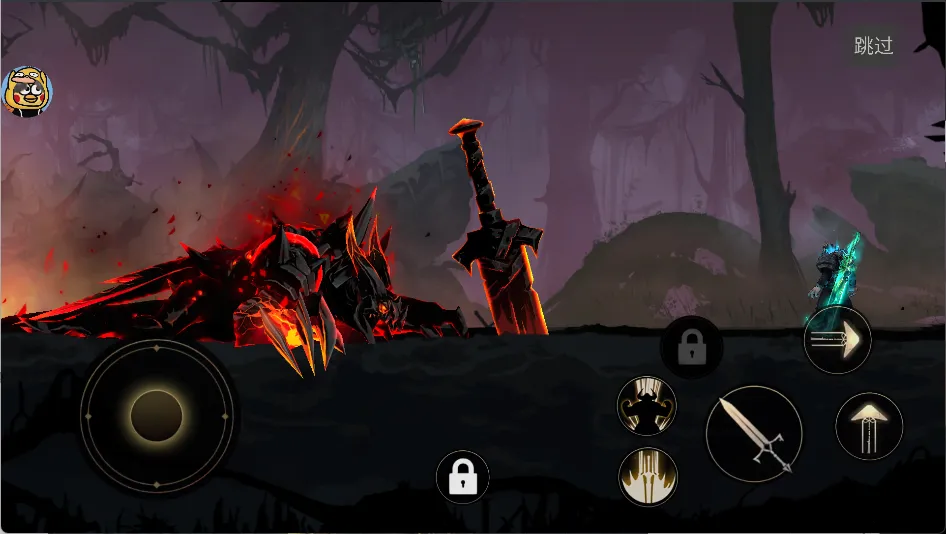
Task: Jump using the upward arrow button
Action: 869,426
